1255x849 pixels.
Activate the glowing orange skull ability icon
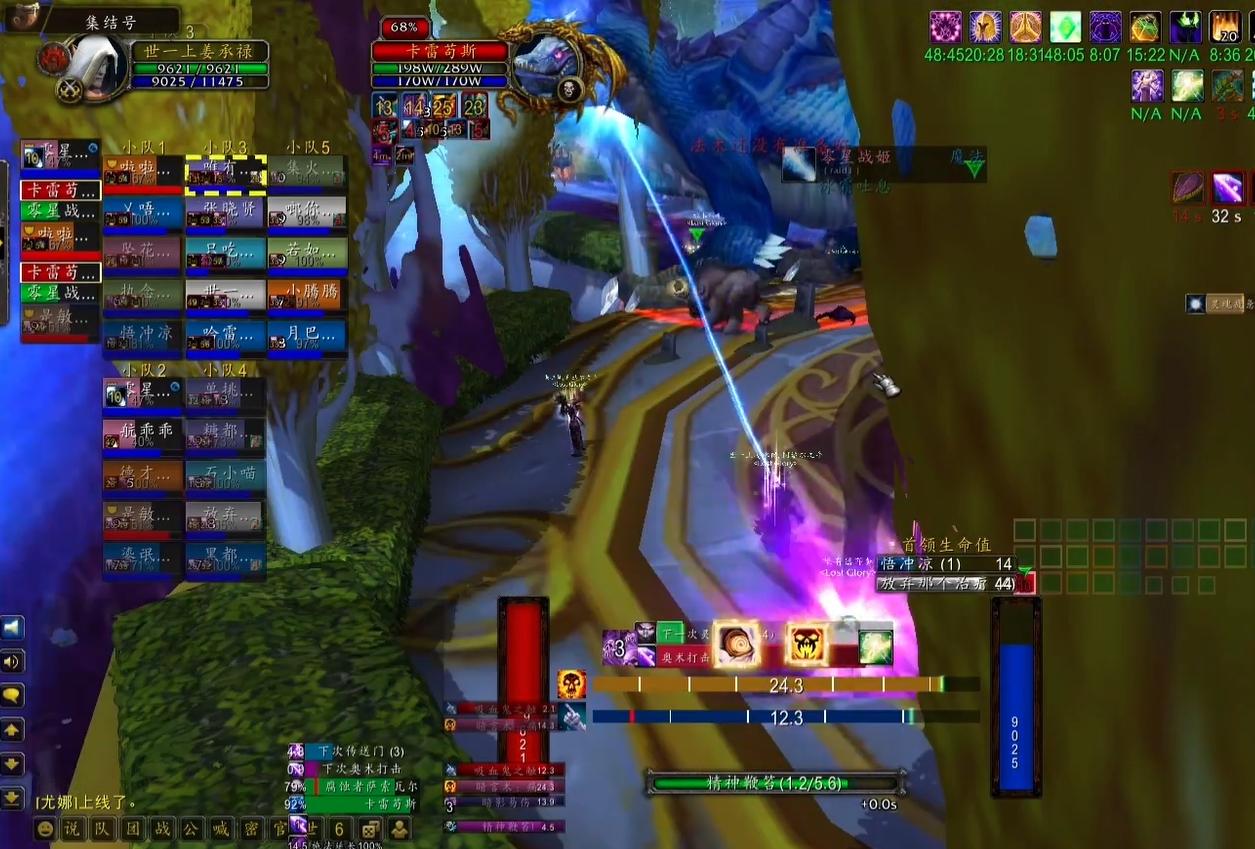point(806,644)
